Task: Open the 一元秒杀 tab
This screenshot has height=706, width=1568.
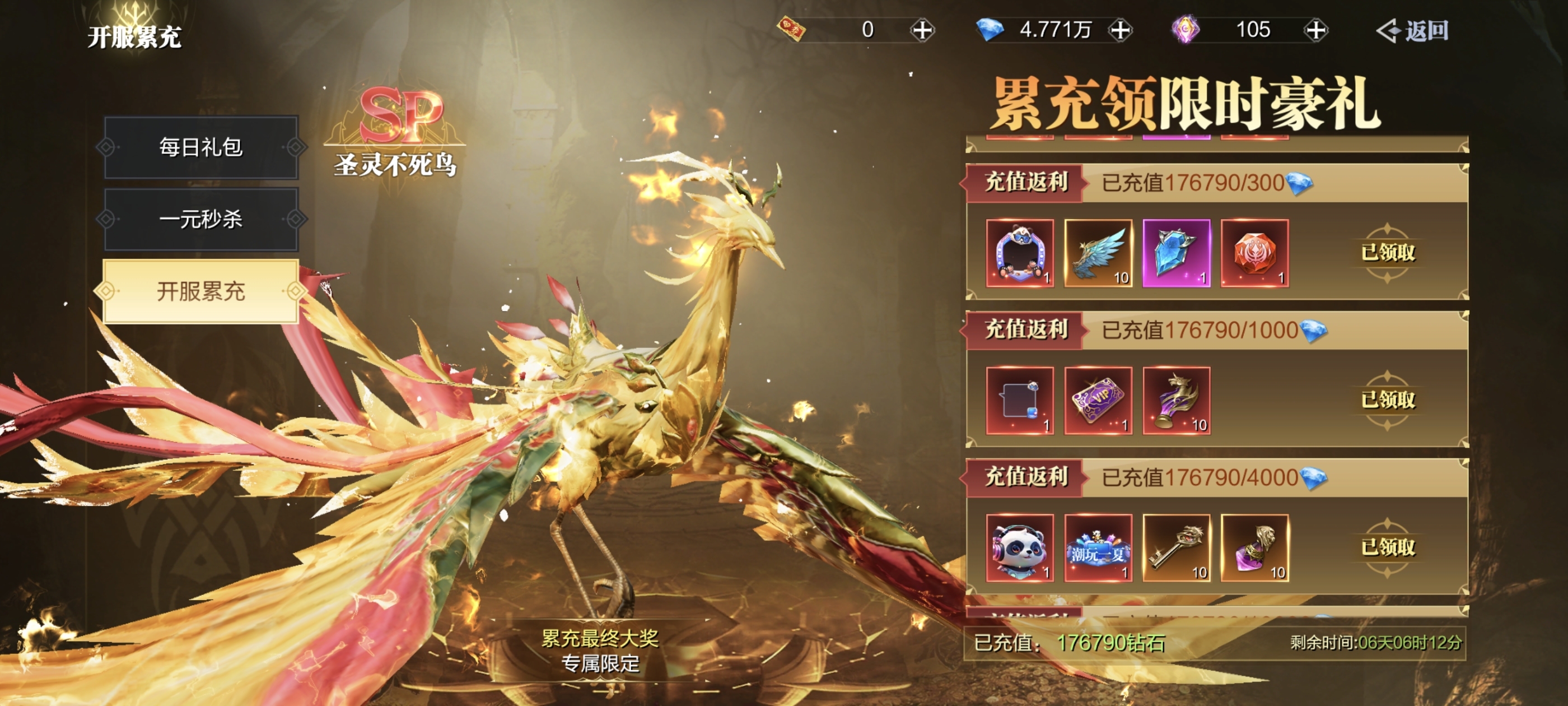Action: (201, 219)
